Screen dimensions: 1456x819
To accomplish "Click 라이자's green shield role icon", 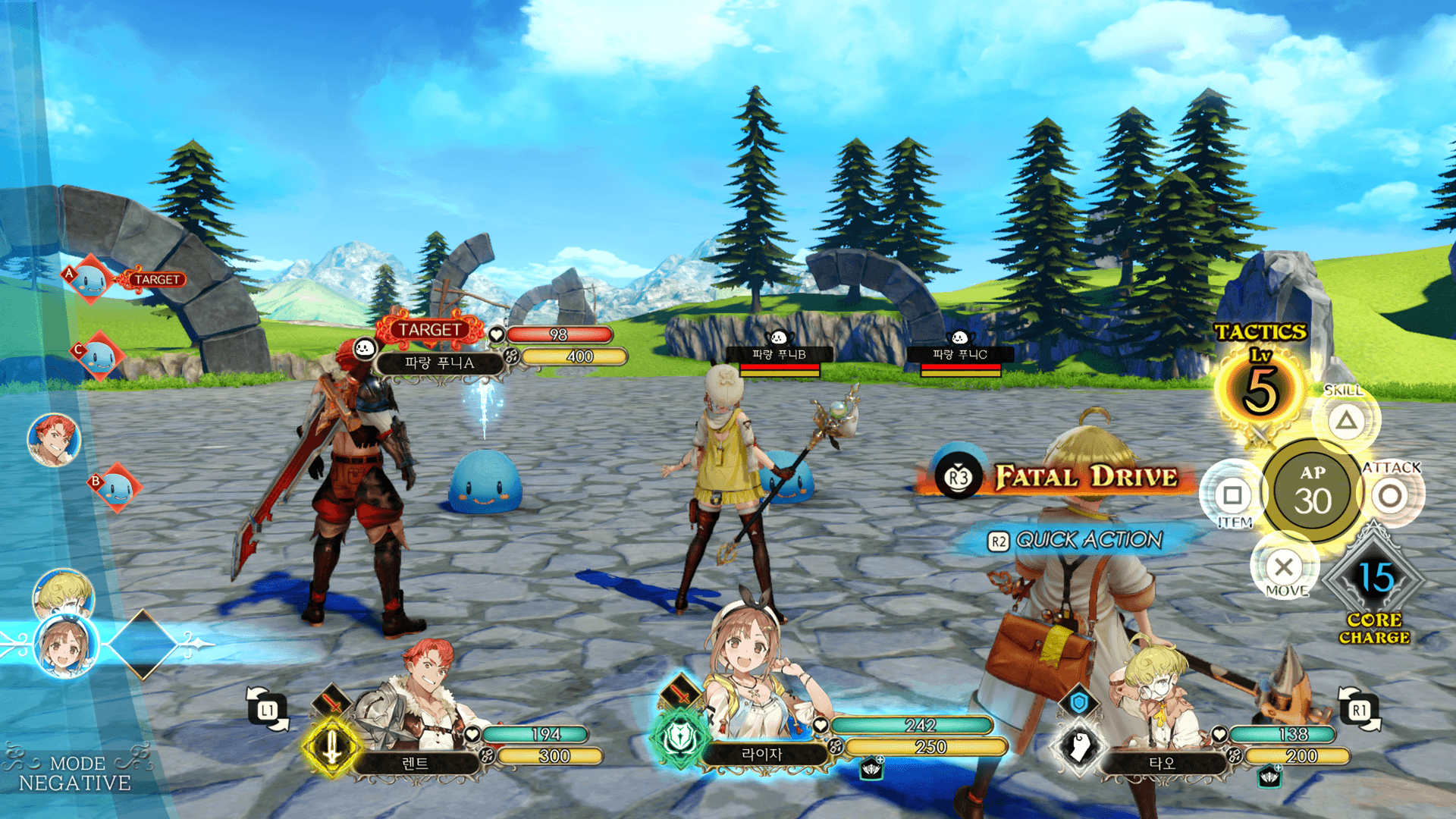I will [679, 738].
